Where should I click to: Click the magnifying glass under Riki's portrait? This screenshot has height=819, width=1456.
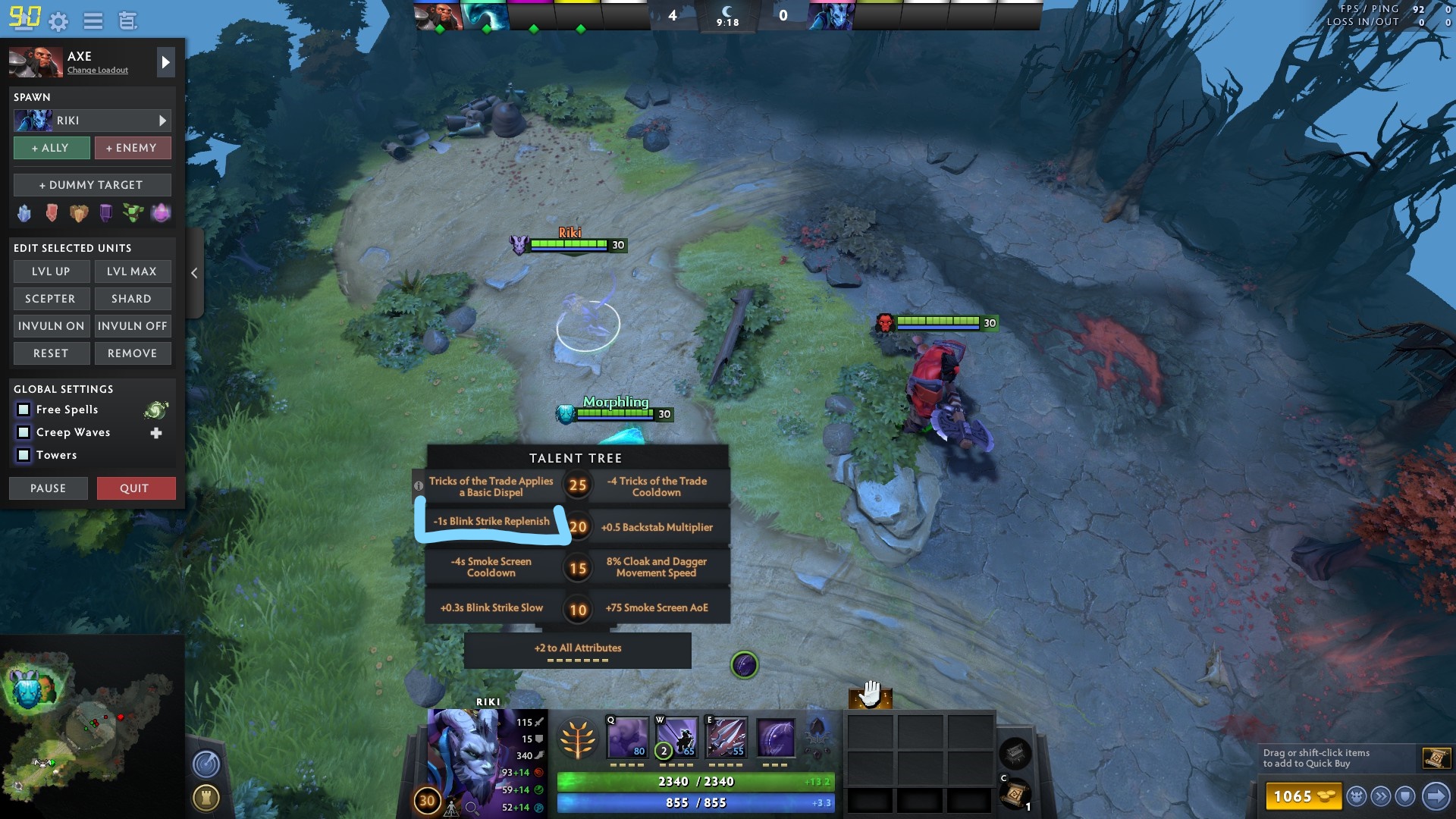pos(472,808)
